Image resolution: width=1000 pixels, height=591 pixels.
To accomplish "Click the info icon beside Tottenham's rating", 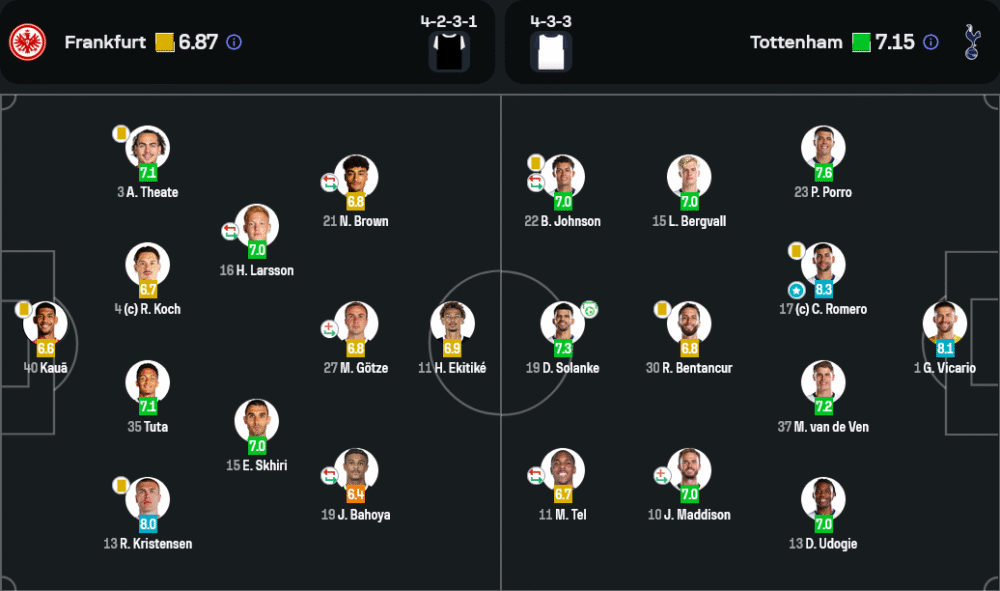I will pyautogui.click(x=931, y=42).
